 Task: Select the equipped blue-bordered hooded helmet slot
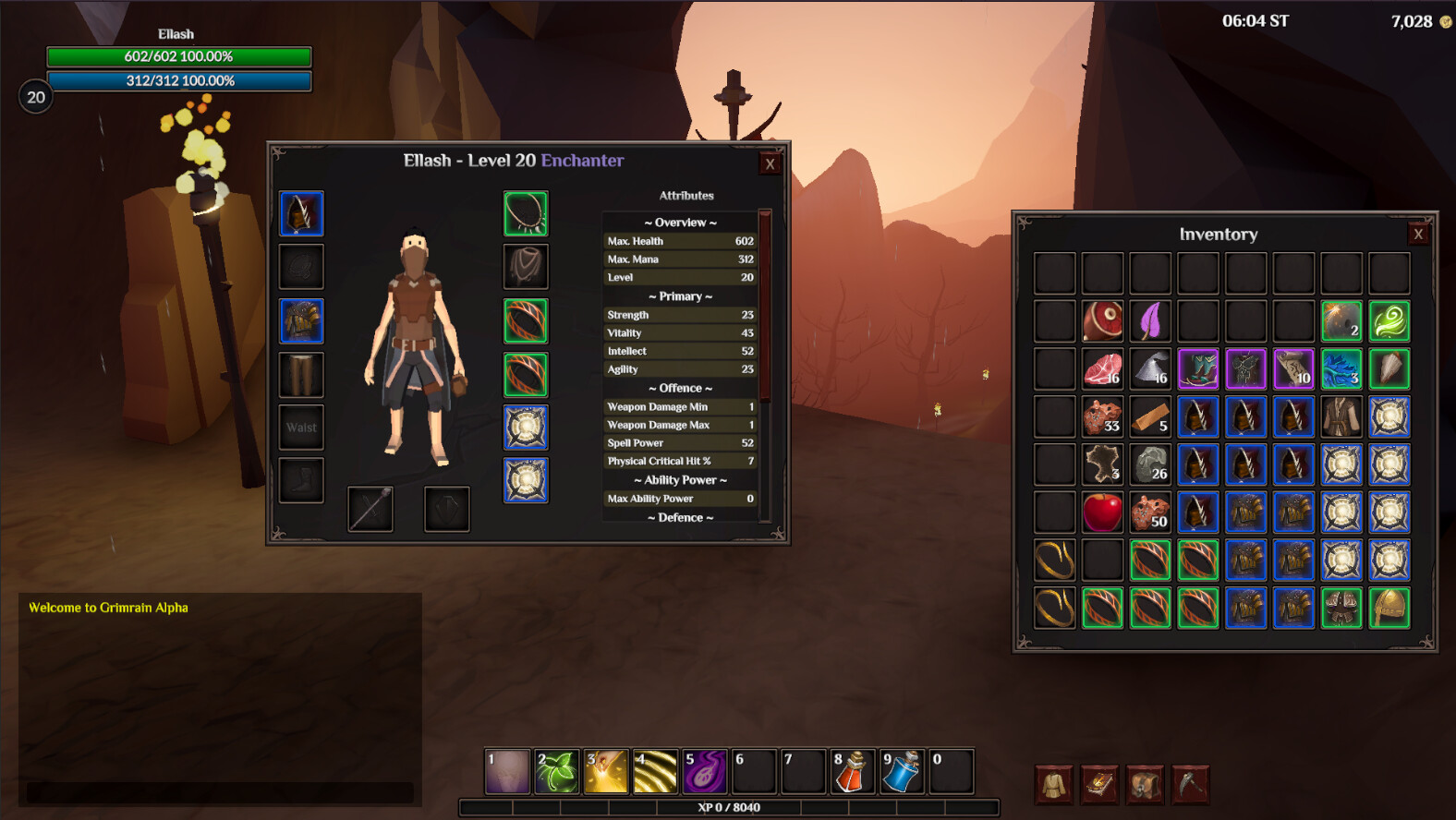(301, 213)
